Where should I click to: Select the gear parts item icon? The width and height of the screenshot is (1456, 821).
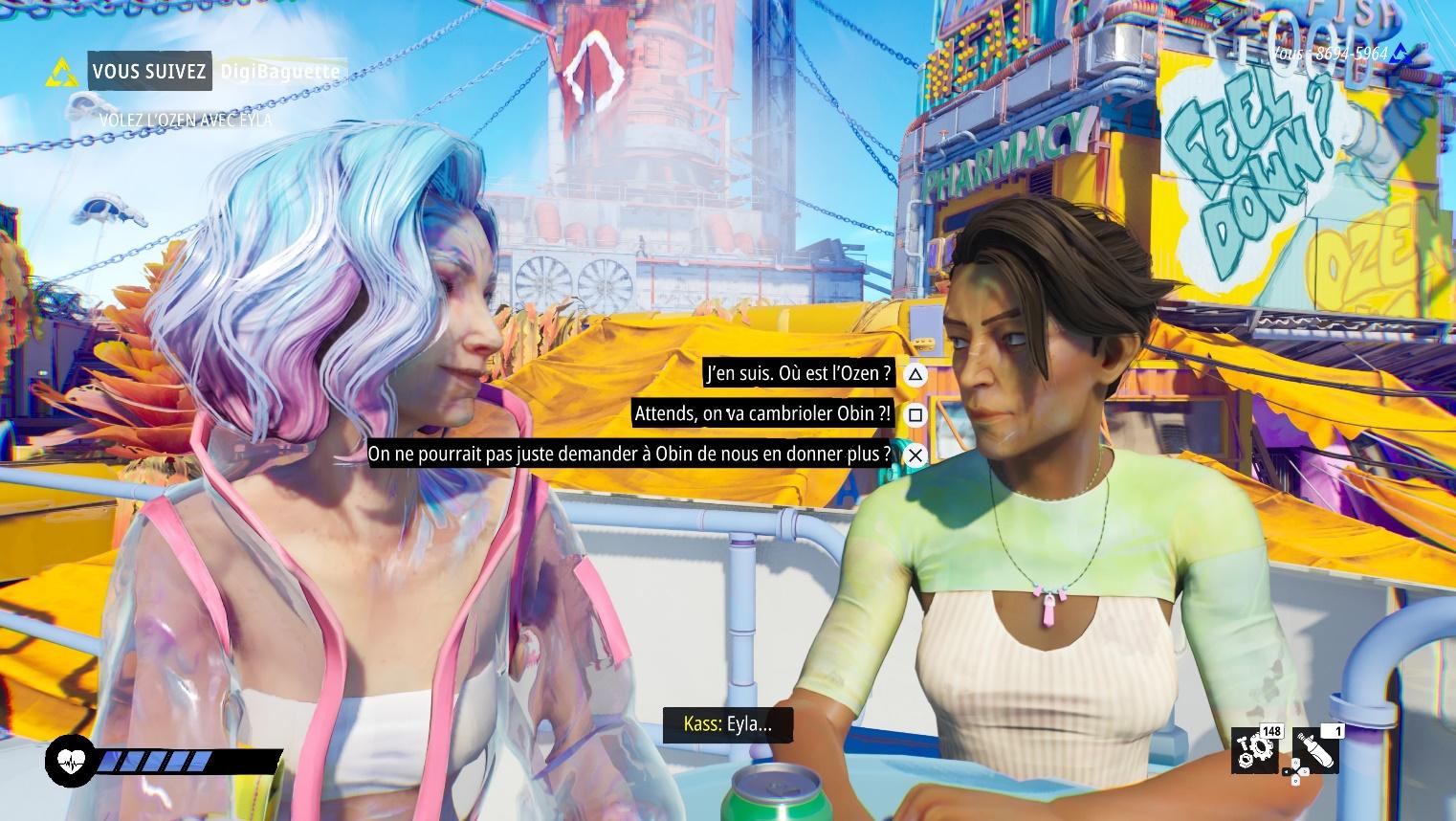click(1254, 751)
